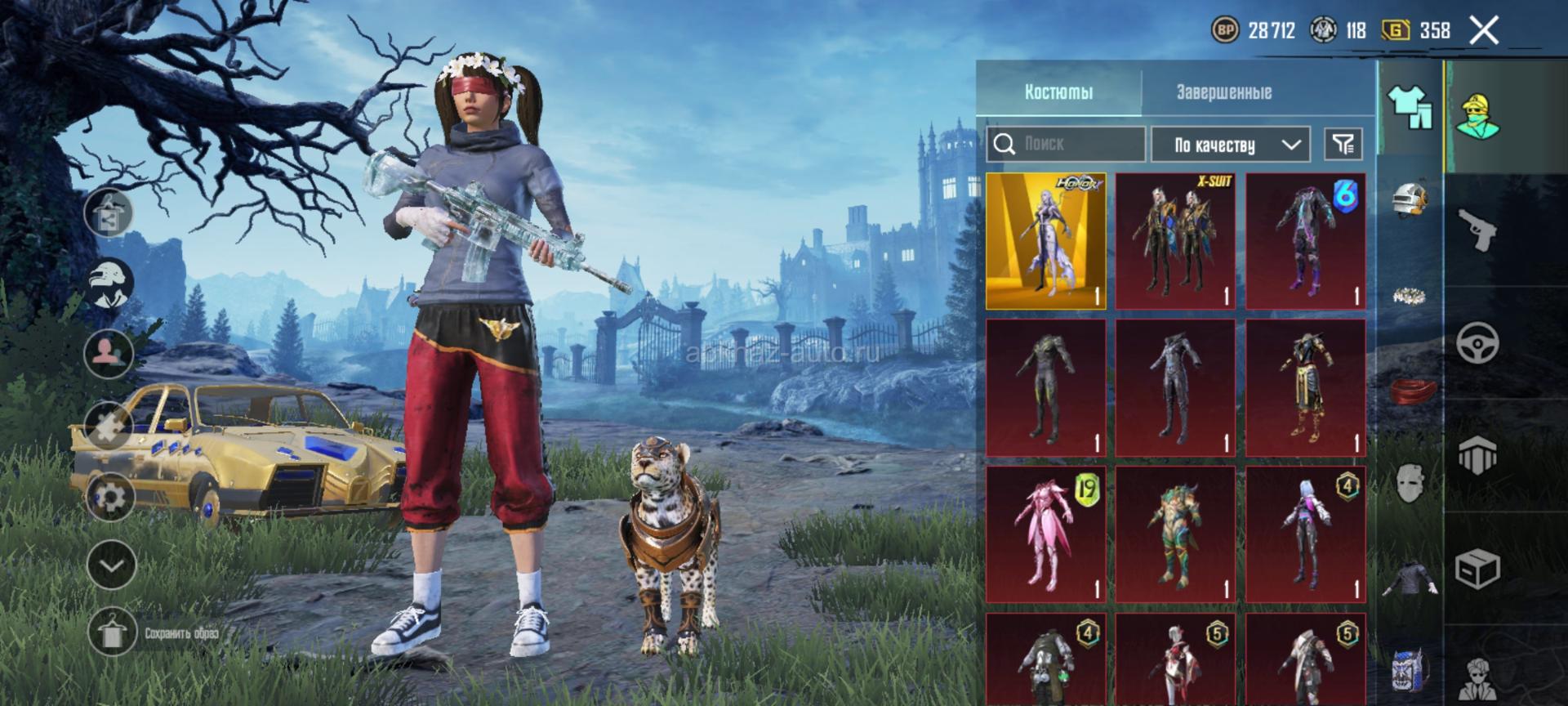Viewport: 1568px width, 706px height.
Task: Open the filter options button
Action: (x=1343, y=145)
